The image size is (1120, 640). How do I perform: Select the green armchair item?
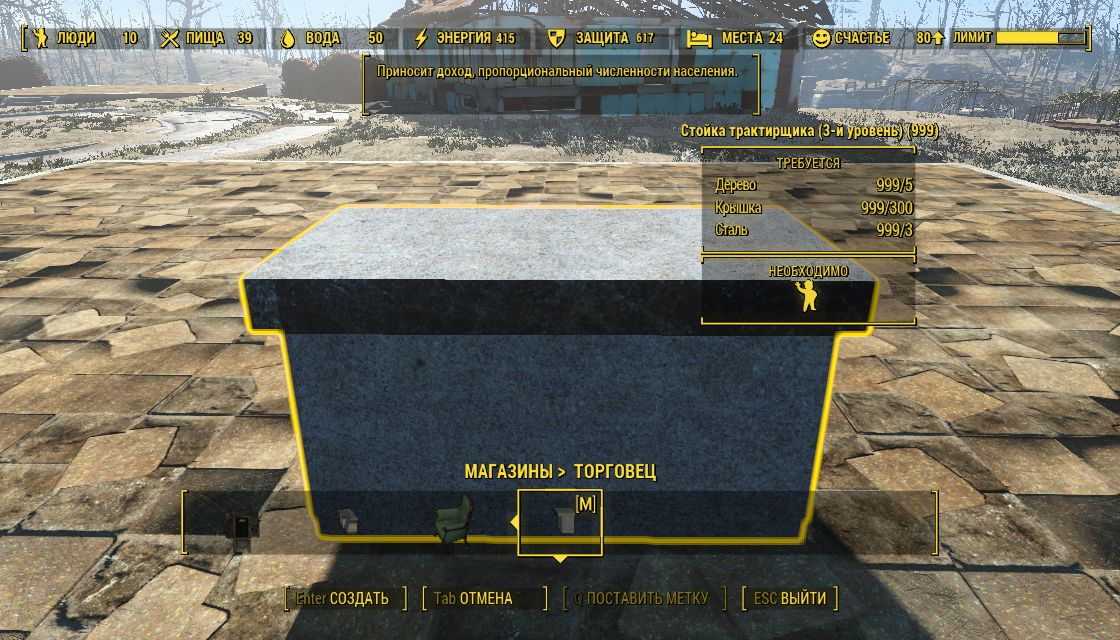(x=452, y=522)
